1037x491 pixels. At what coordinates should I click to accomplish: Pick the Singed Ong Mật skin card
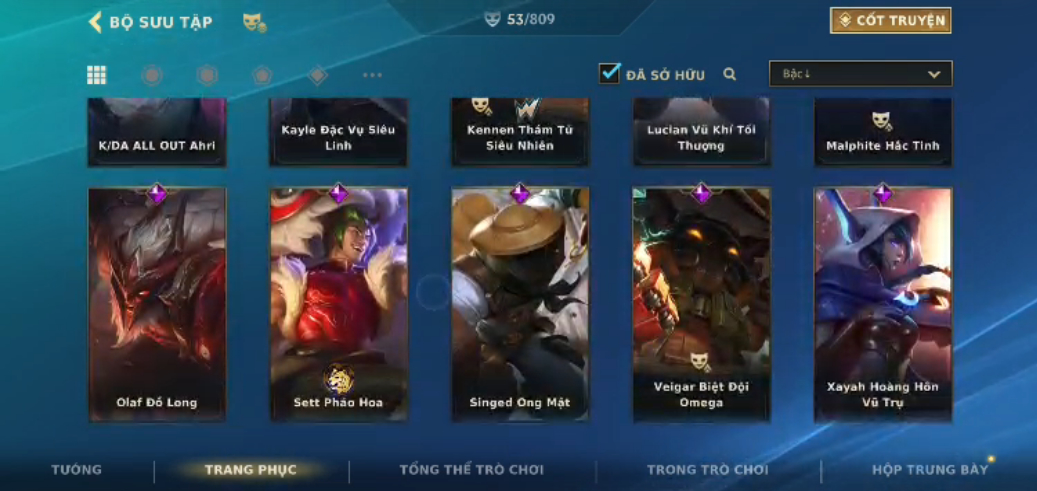pos(520,305)
